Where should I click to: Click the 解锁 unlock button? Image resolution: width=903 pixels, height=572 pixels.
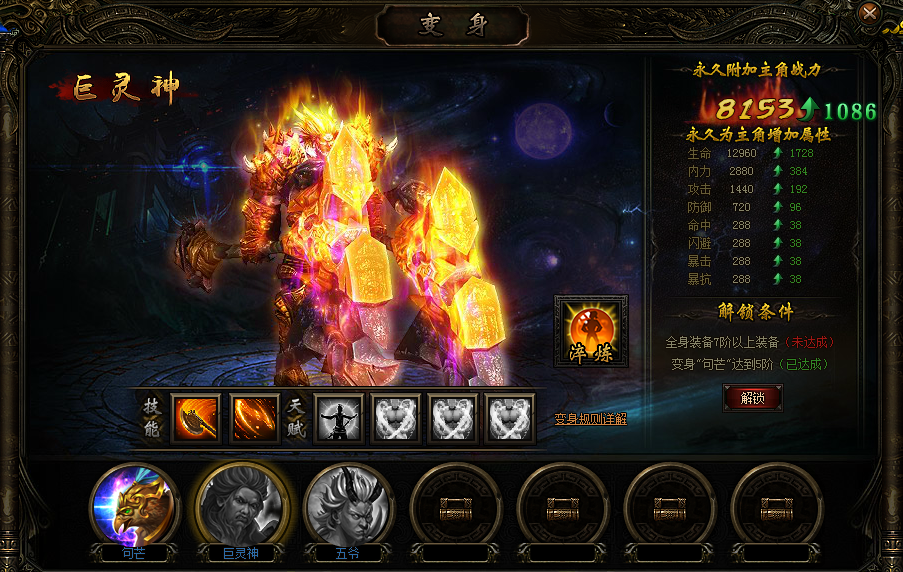[752, 397]
